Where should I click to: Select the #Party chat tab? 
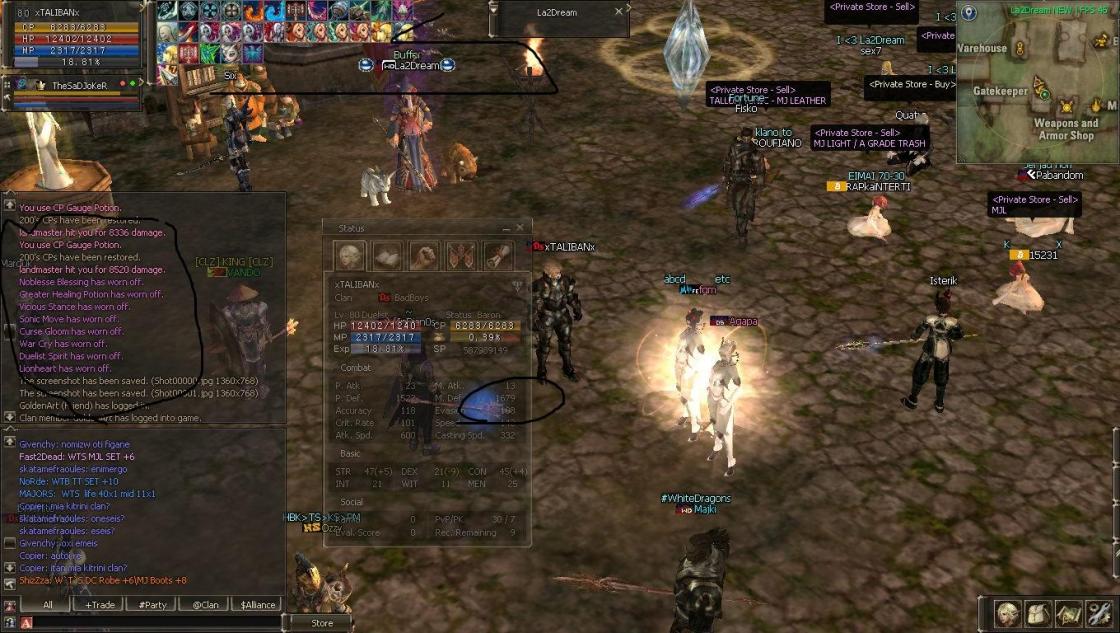click(x=153, y=605)
